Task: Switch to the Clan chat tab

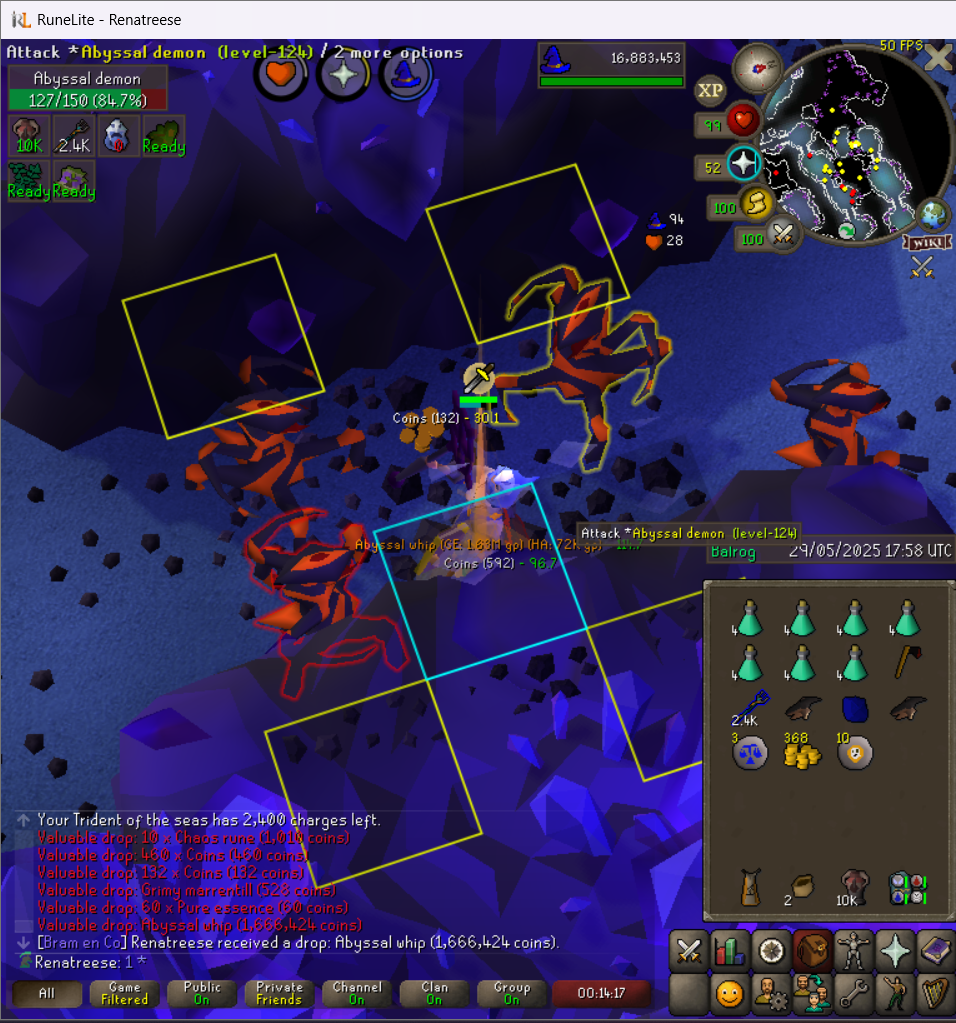Action: click(x=434, y=993)
